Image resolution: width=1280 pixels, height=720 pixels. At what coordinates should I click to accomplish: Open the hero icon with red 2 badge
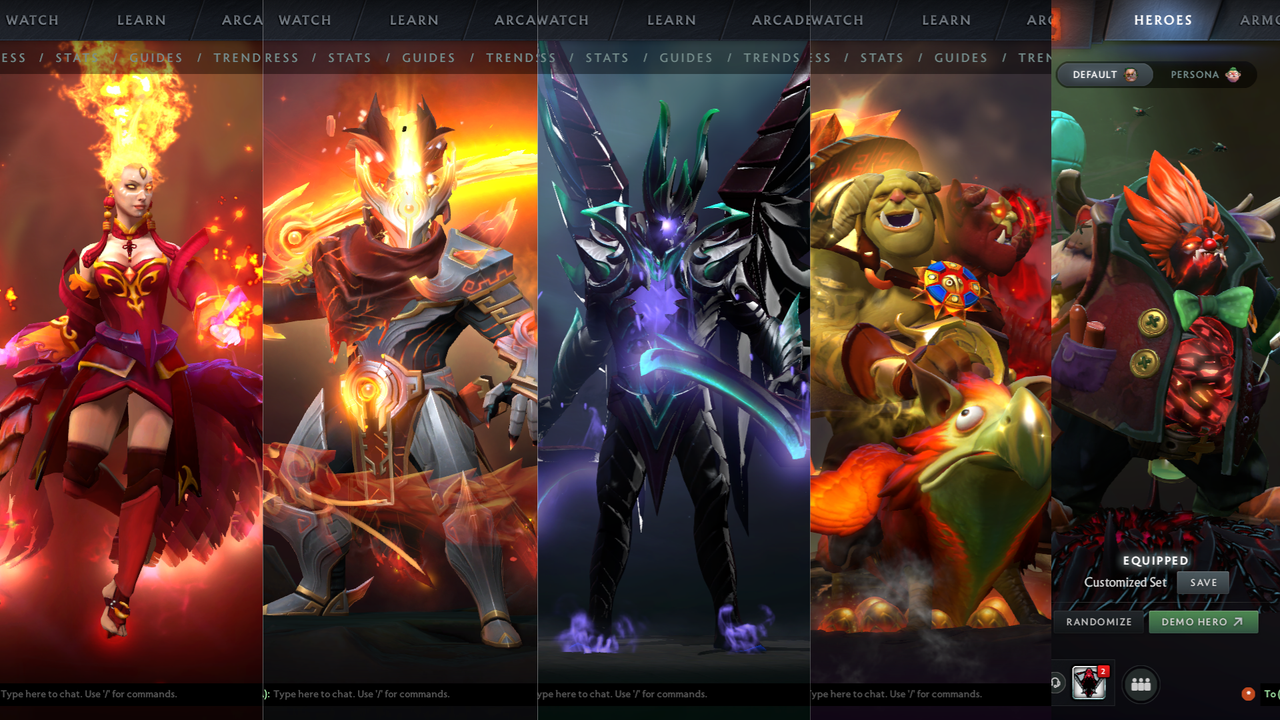click(1086, 684)
